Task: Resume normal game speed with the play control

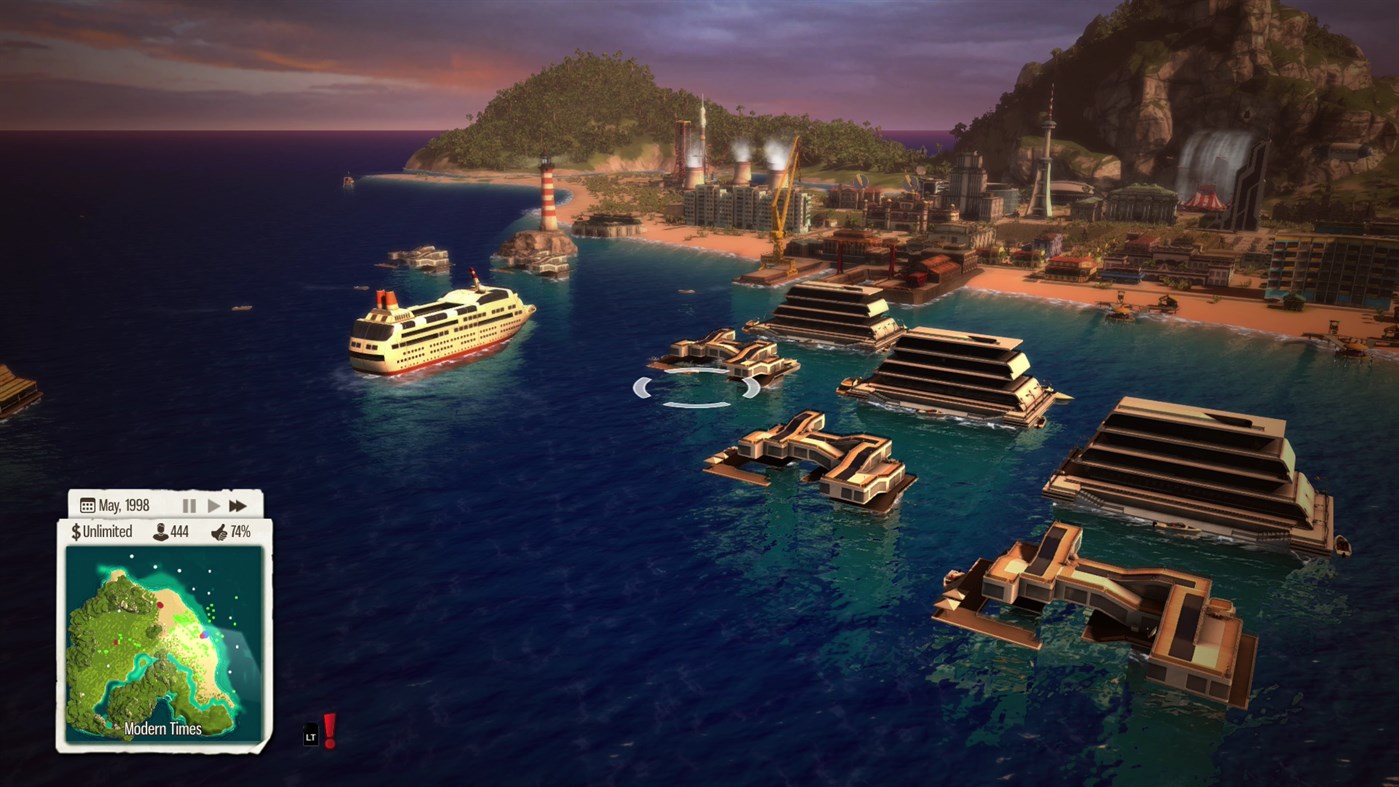Action: tap(213, 505)
